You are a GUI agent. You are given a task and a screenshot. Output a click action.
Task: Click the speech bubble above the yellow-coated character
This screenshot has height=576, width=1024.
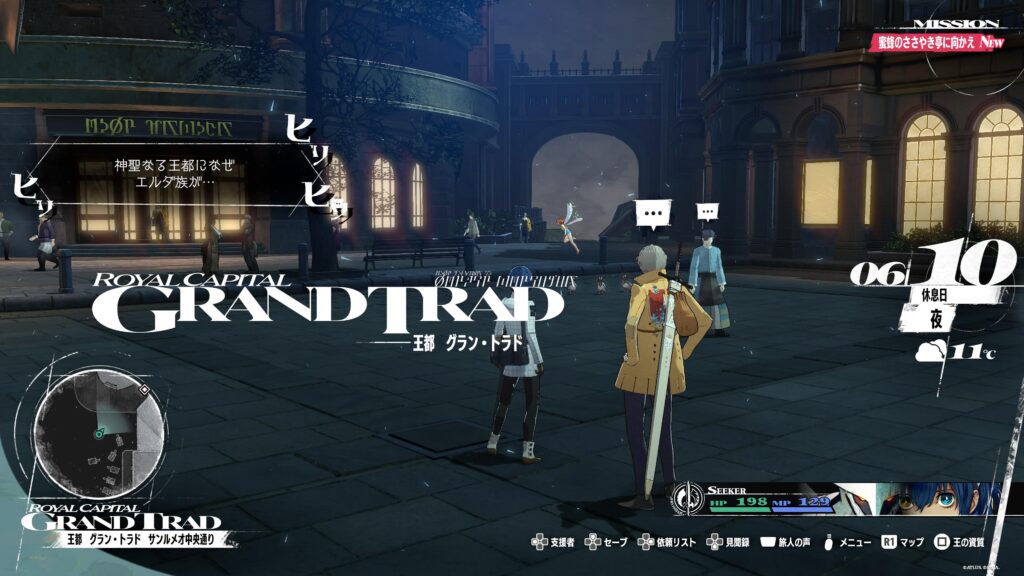click(653, 213)
